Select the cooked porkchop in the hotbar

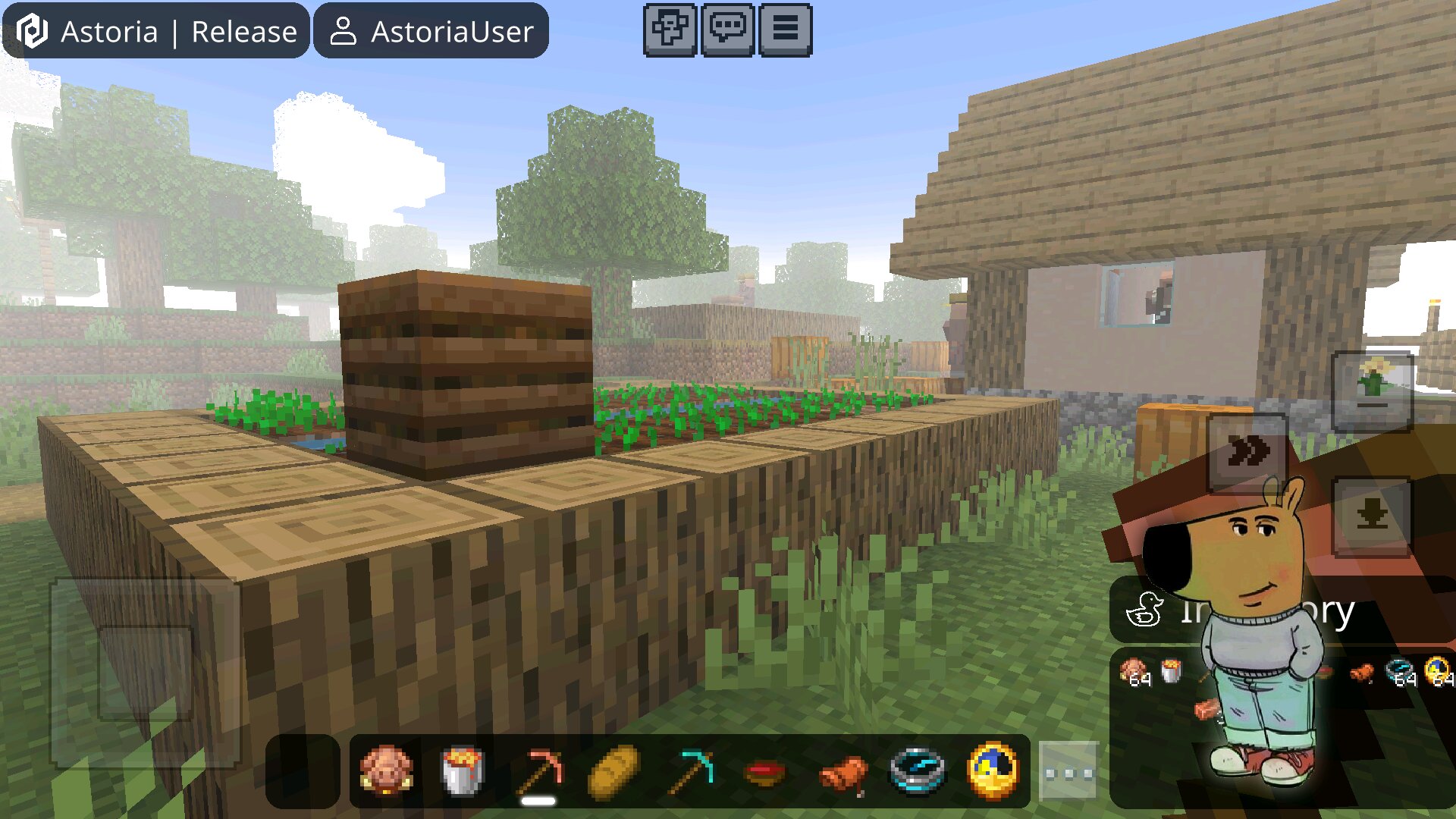pos(385,770)
